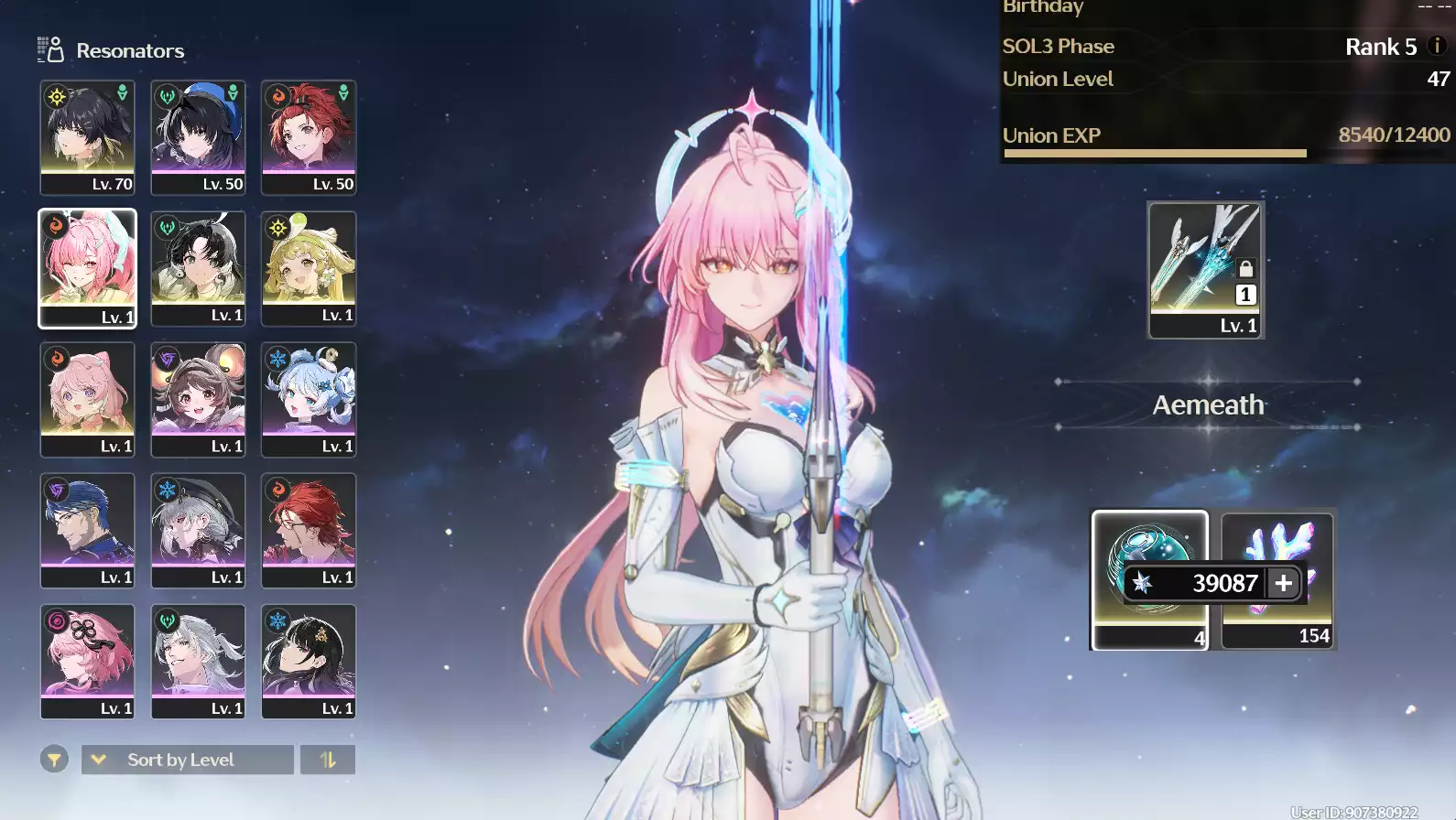The image size is (1456, 820).
Task: Open the resonator filter funnel icon
Action: click(x=54, y=760)
